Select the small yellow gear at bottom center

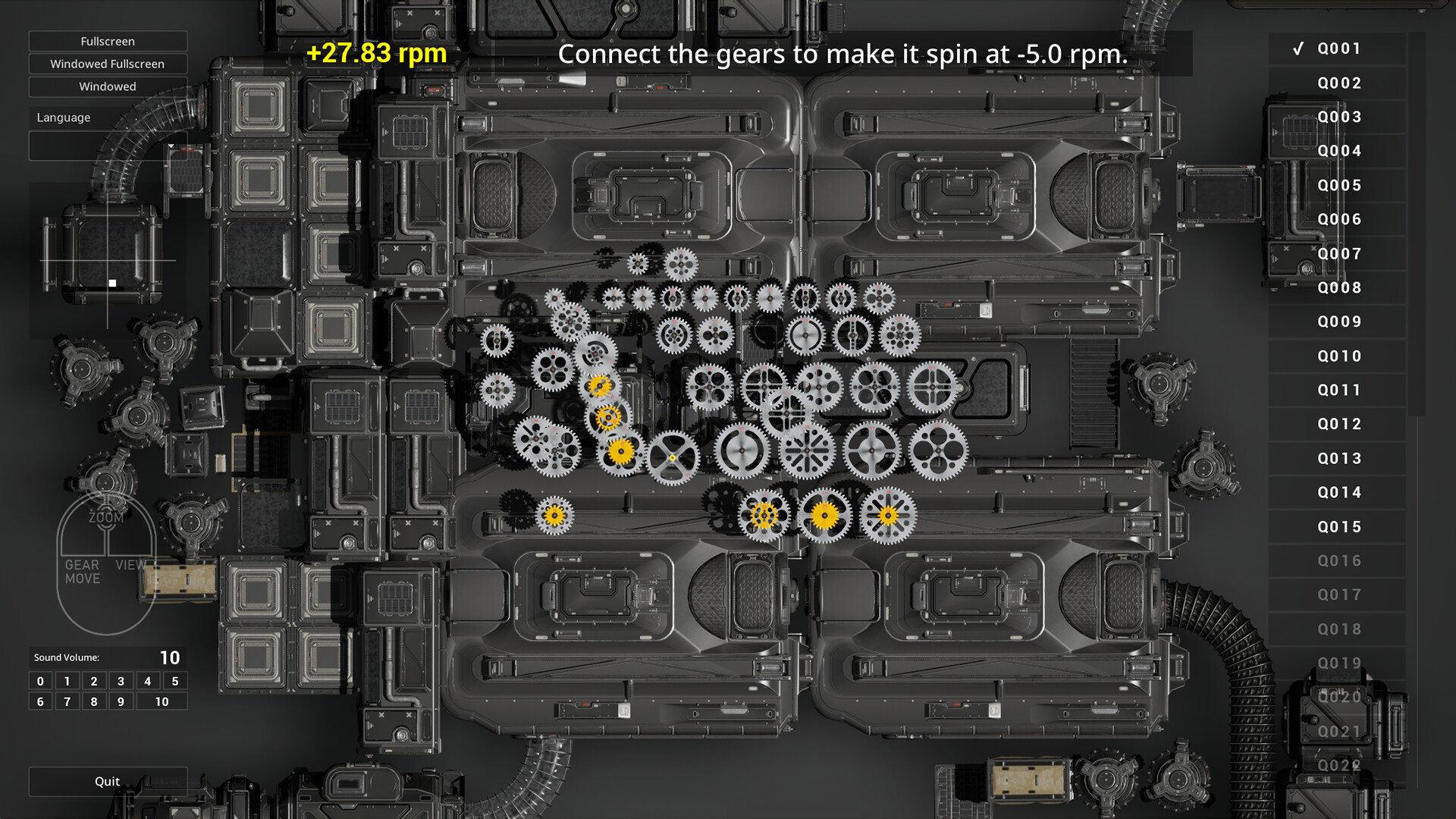pyautogui.click(x=764, y=515)
